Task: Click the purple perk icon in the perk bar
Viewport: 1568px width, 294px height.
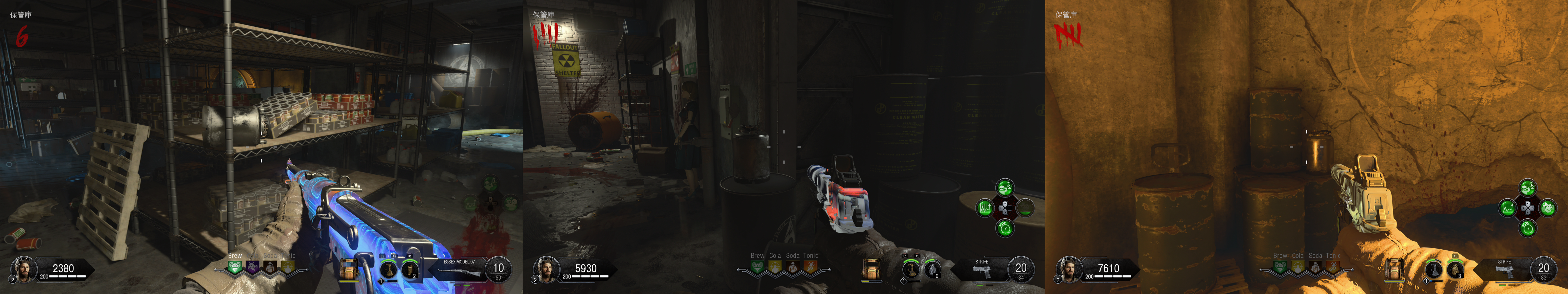Action: [253, 267]
